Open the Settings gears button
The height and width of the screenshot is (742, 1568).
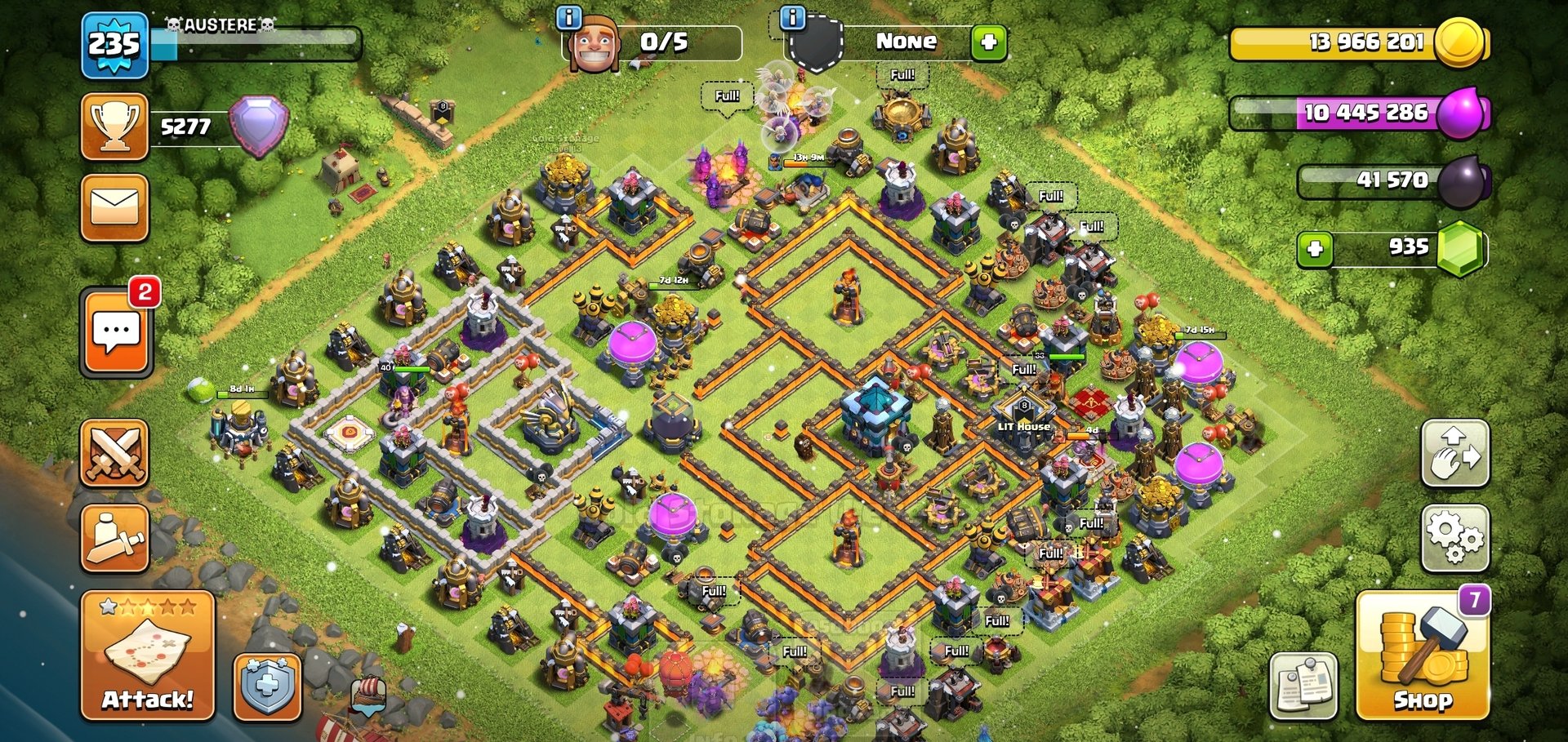click(1455, 537)
